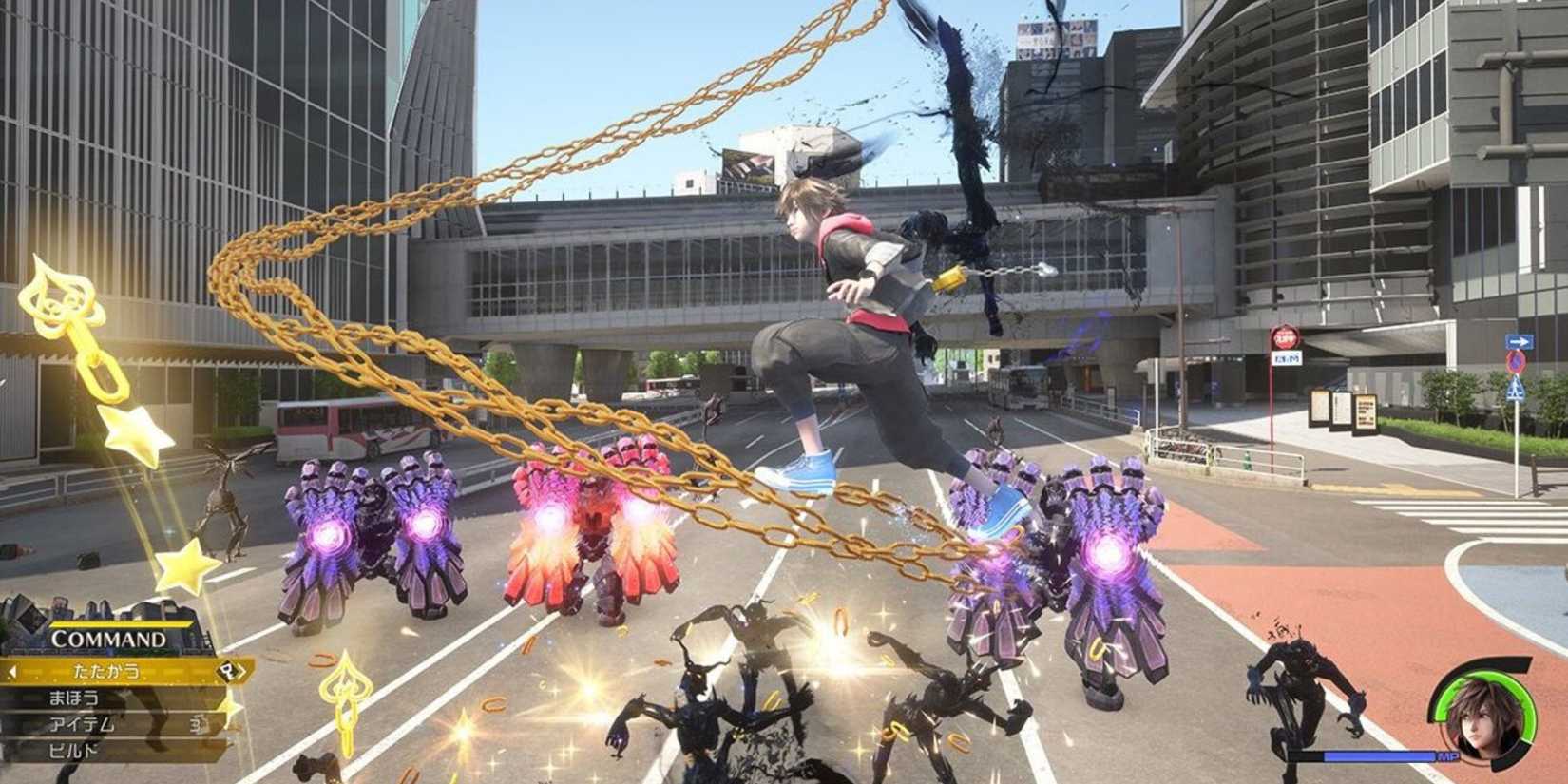
Task: Click the right arrow on the たたかう row
Action: point(242,672)
